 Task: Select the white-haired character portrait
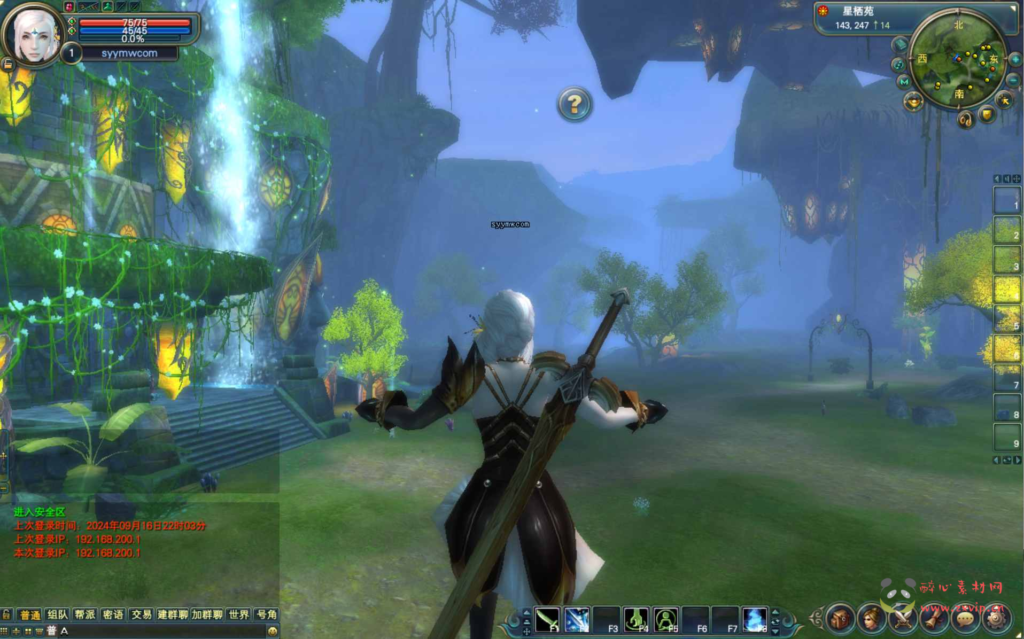click(x=34, y=32)
